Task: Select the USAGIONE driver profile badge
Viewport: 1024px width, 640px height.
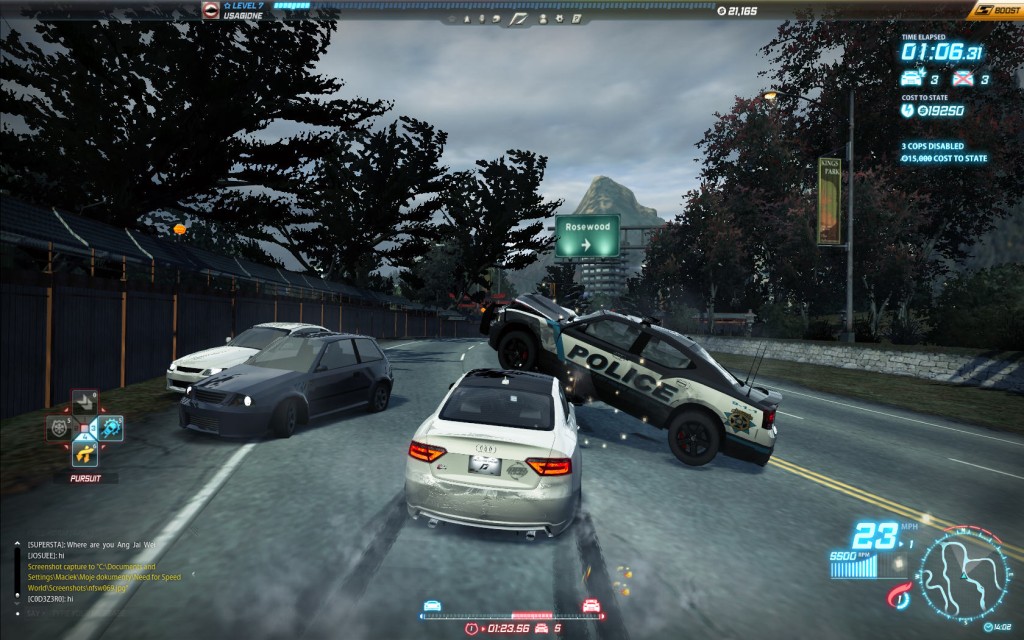Action: 211,10
